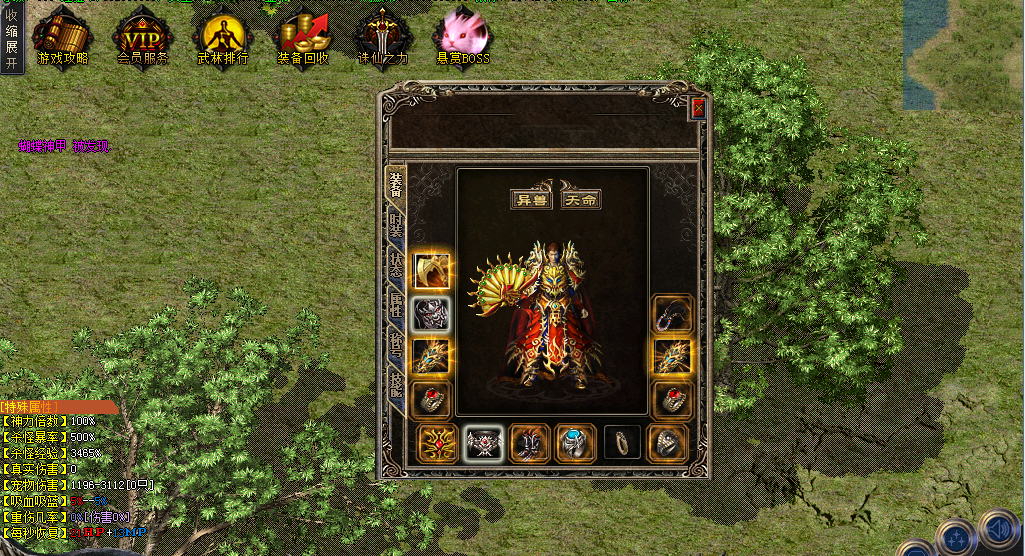Select the necklace equipment slot
The image size is (1025, 556).
point(672,314)
